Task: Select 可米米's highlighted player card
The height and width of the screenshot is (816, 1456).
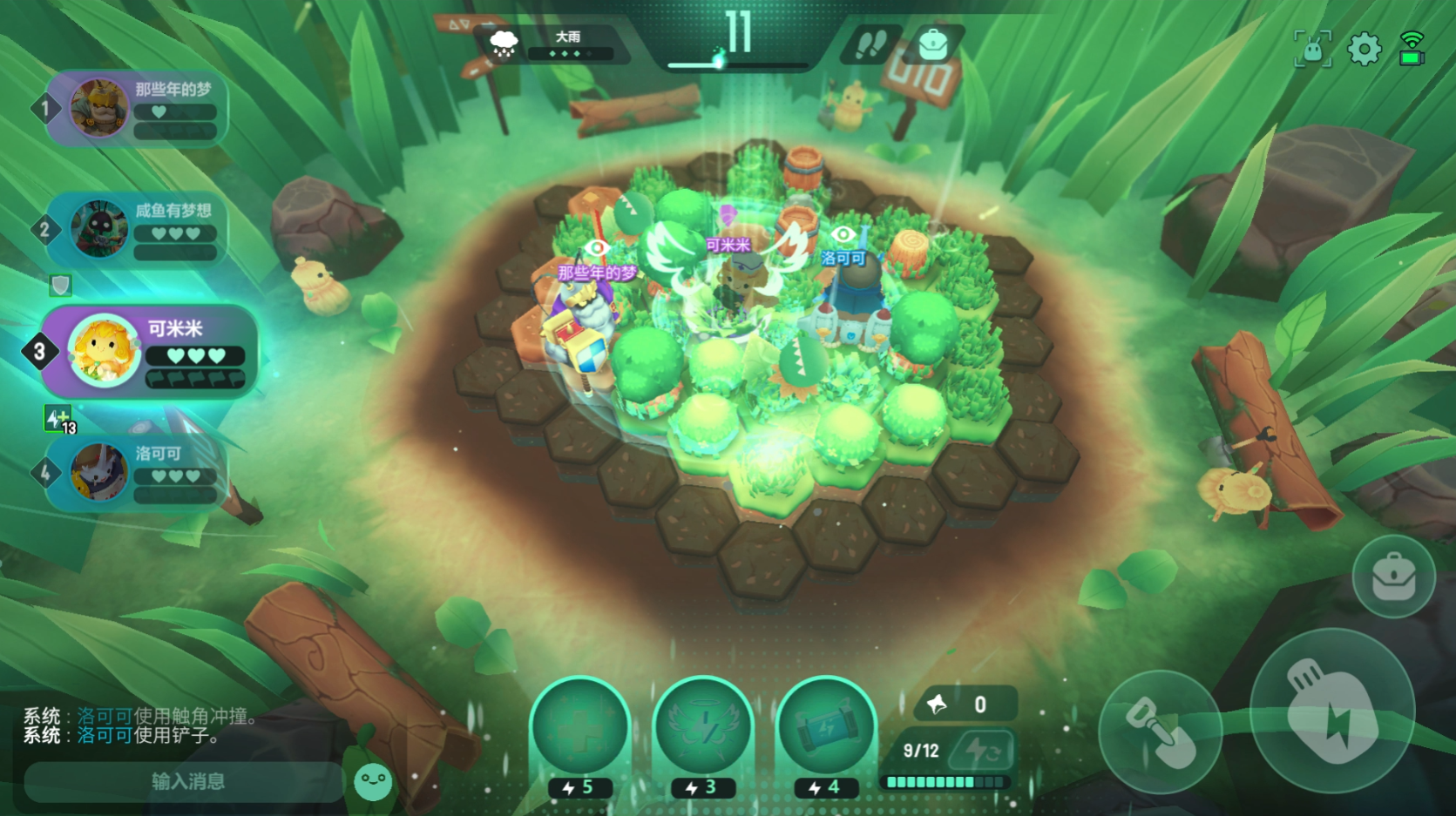Action: coord(144,351)
